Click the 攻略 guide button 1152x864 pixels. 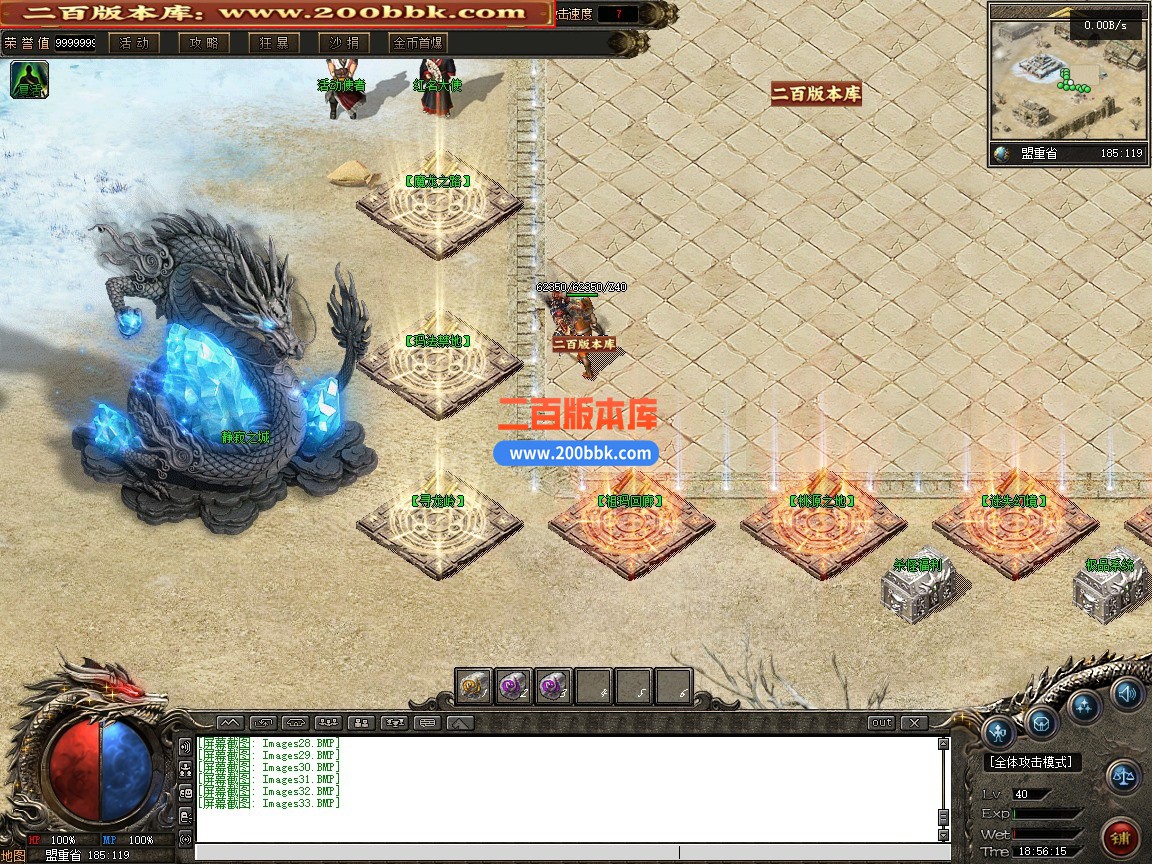click(x=204, y=43)
